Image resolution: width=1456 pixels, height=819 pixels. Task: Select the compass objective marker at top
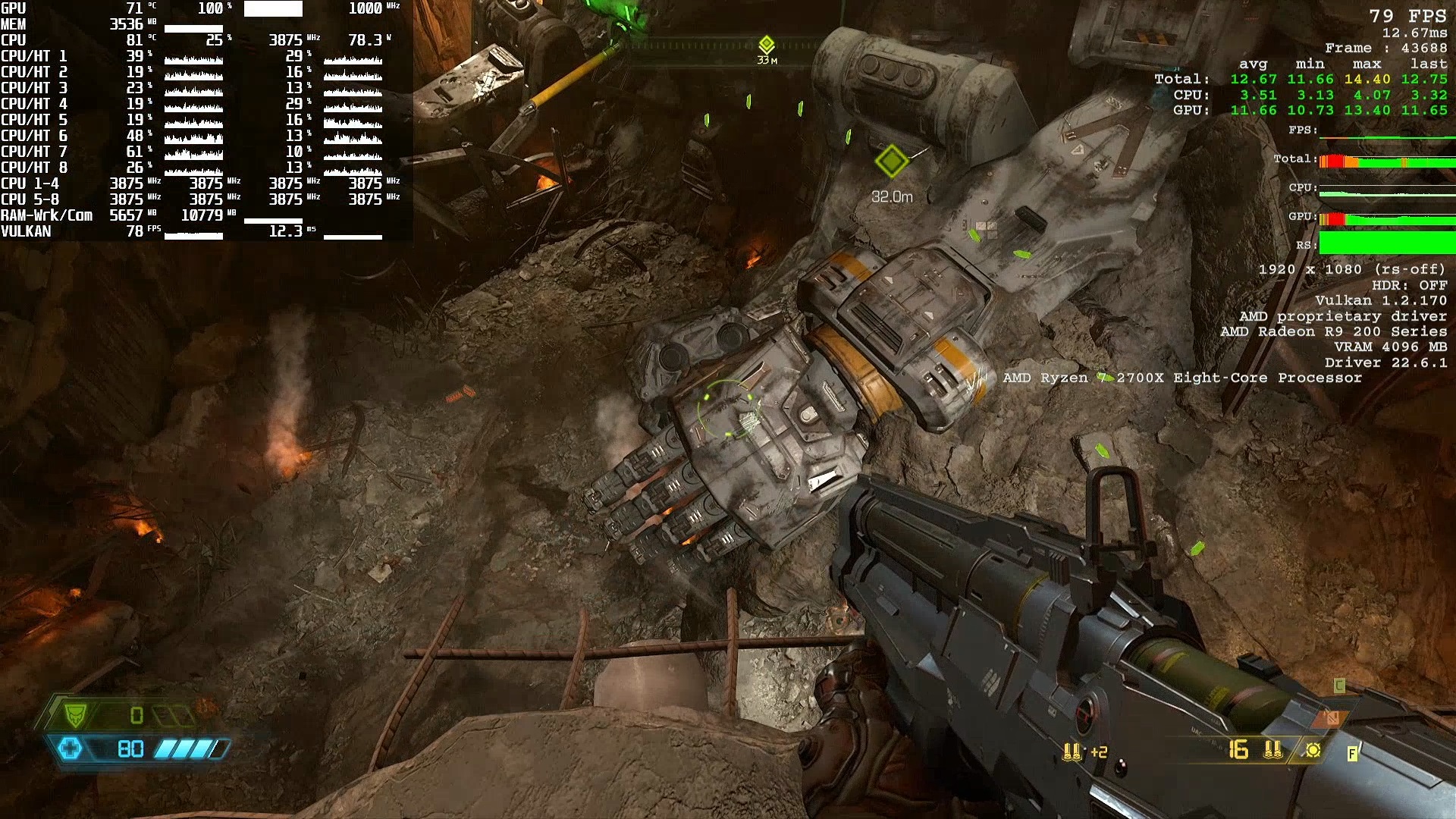pos(767,44)
